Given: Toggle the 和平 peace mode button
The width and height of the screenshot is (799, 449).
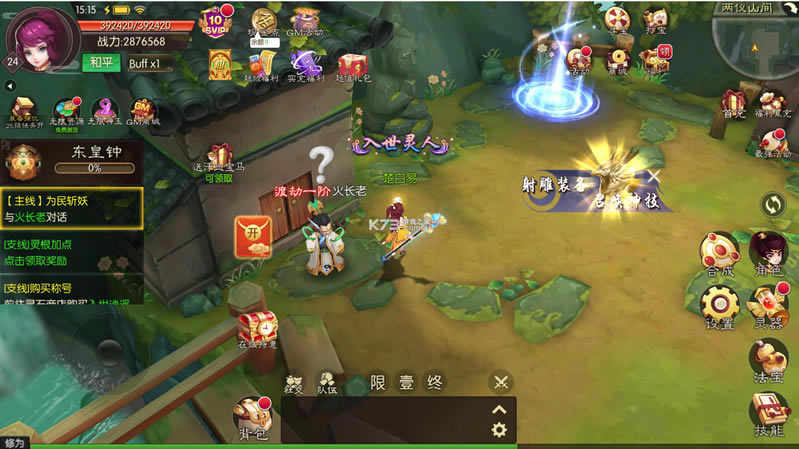Looking at the screenshot, I should 100,63.
